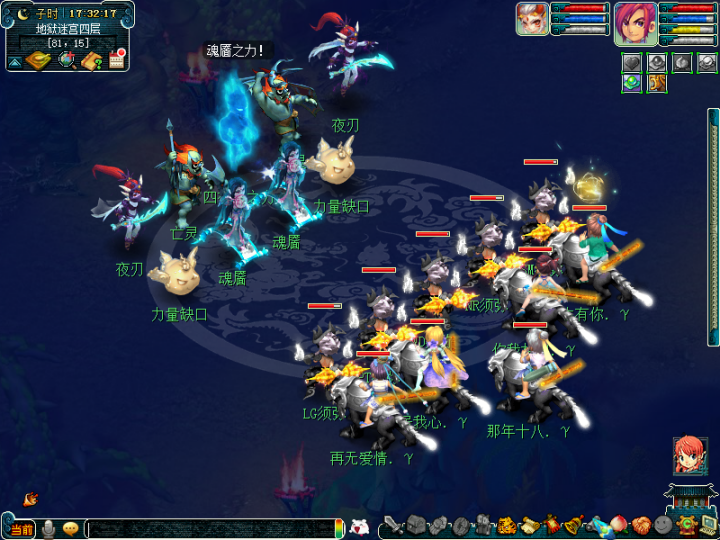Click the green orb buff icon

[x=632, y=83]
